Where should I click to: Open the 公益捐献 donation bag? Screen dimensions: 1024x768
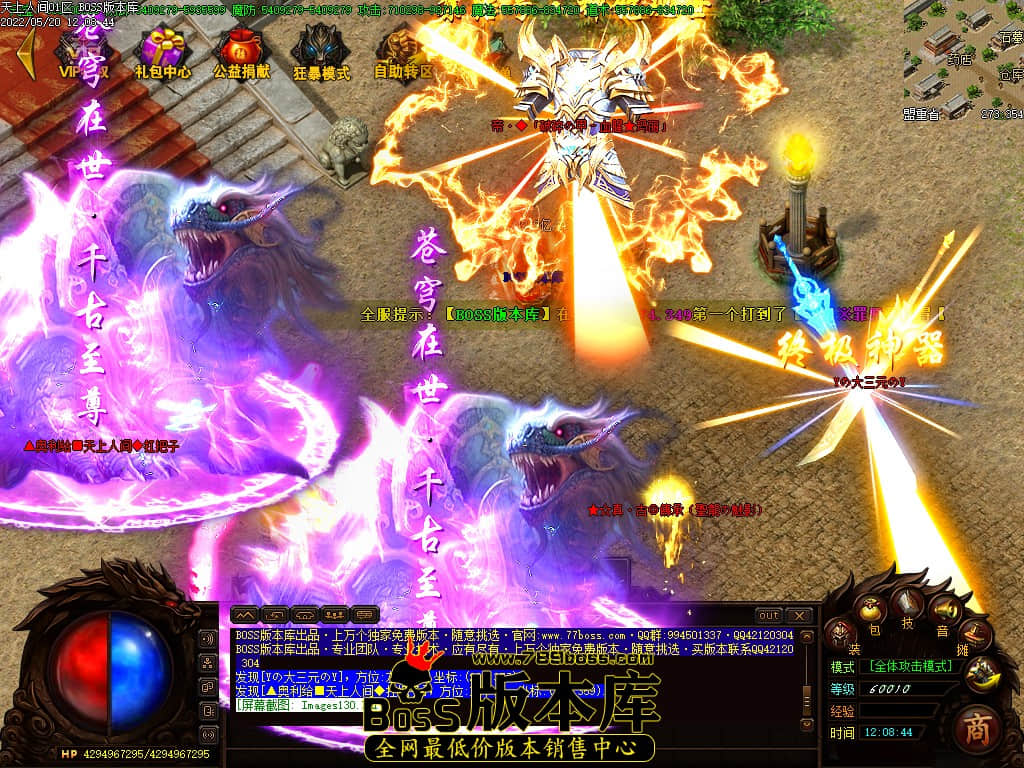tap(241, 50)
